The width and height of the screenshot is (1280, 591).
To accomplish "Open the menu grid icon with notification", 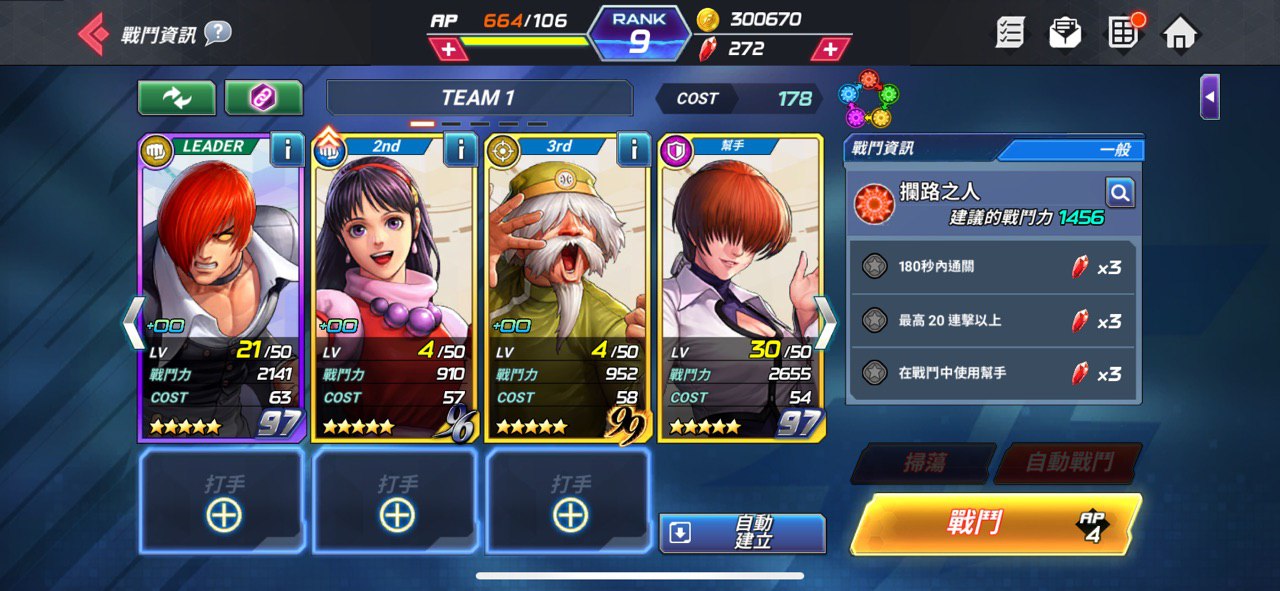I will [x=1124, y=33].
